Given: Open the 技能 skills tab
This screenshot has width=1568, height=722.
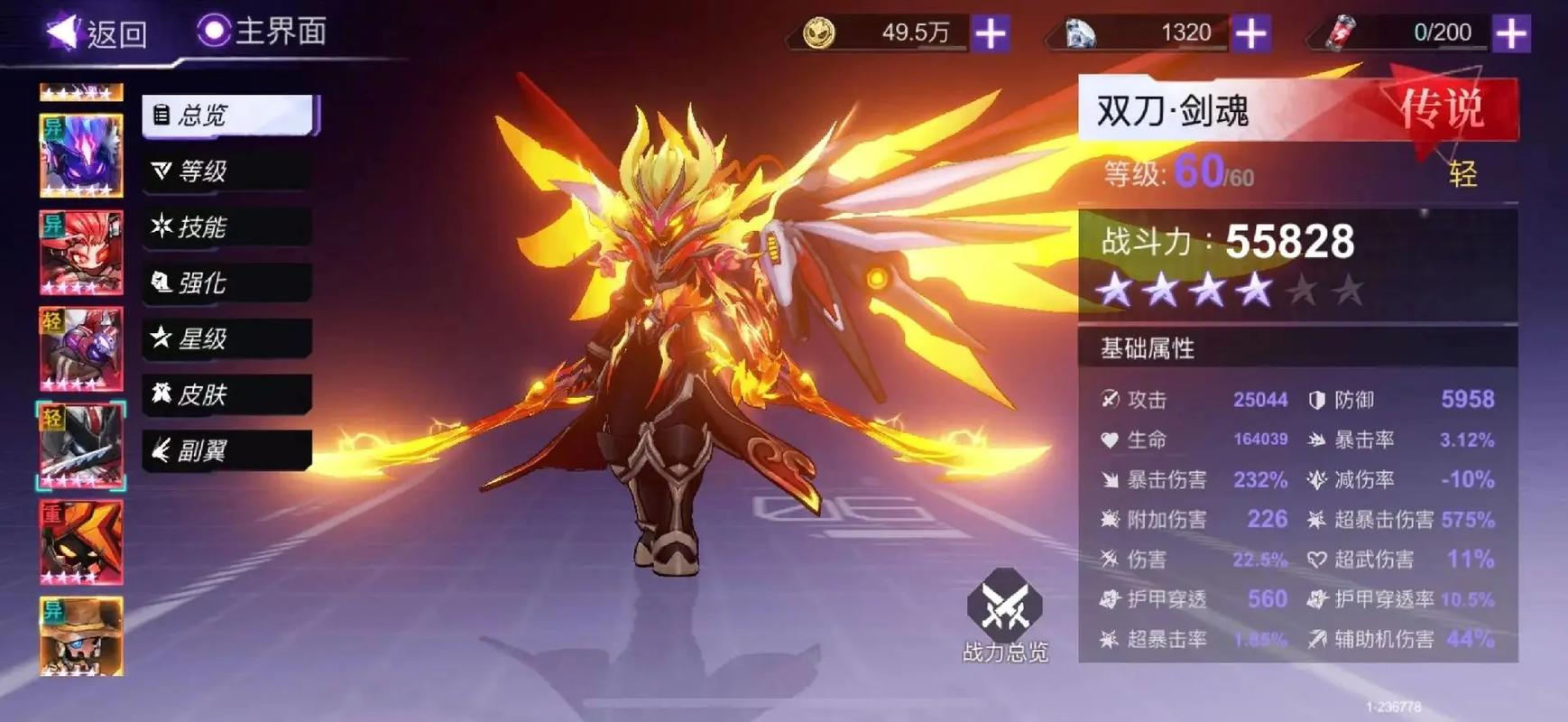Looking at the screenshot, I should 227,227.
